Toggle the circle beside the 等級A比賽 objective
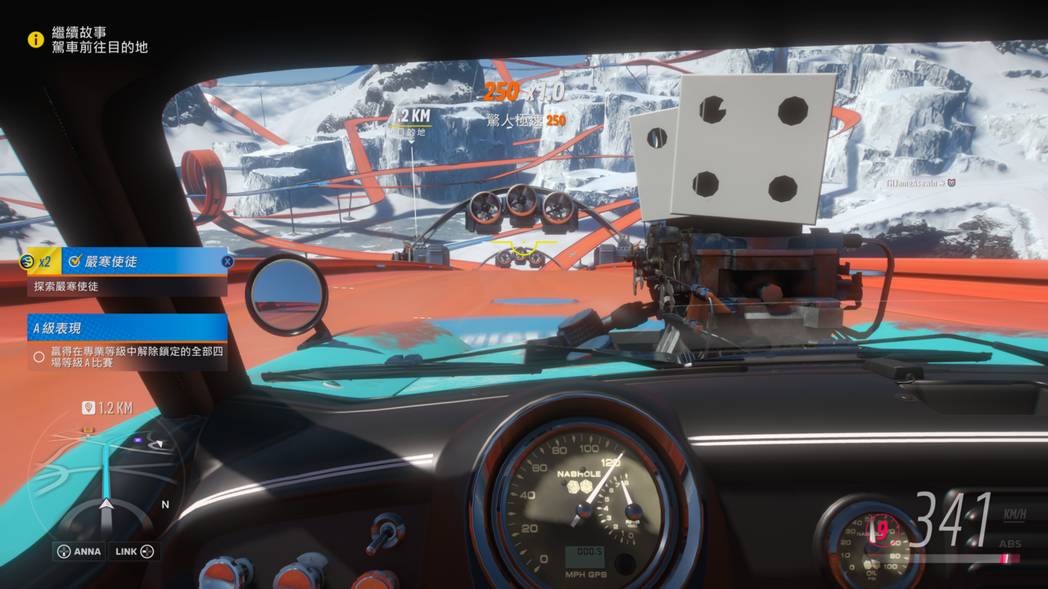The width and height of the screenshot is (1048, 589). point(39,356)
